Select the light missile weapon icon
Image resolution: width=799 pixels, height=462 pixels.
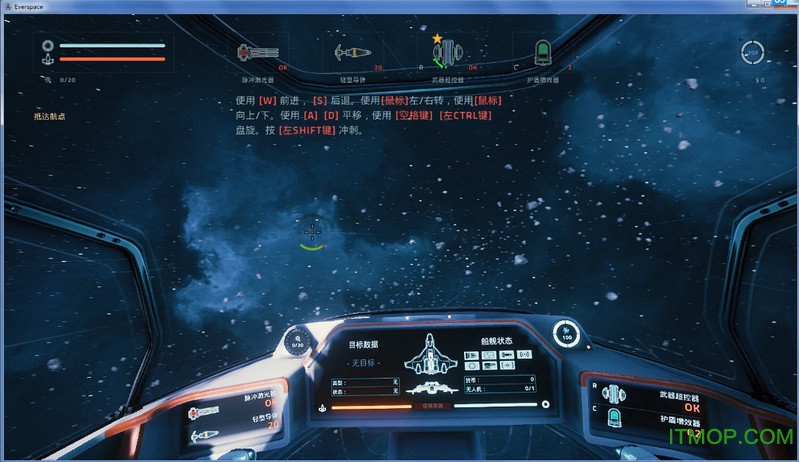click(x=352, y=52)
